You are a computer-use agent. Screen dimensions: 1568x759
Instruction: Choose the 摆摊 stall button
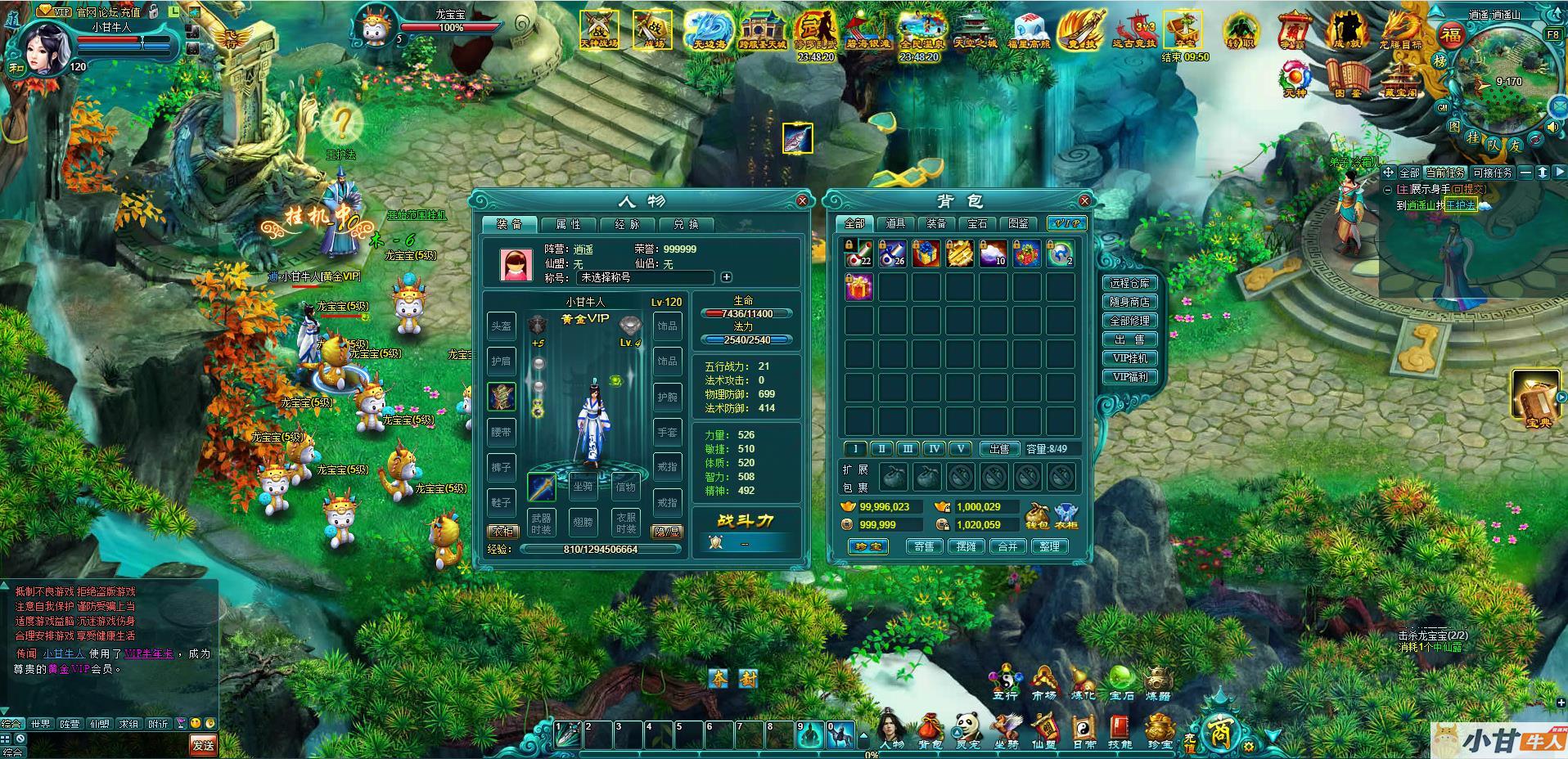pyautogui.click(x=966, y=546)
